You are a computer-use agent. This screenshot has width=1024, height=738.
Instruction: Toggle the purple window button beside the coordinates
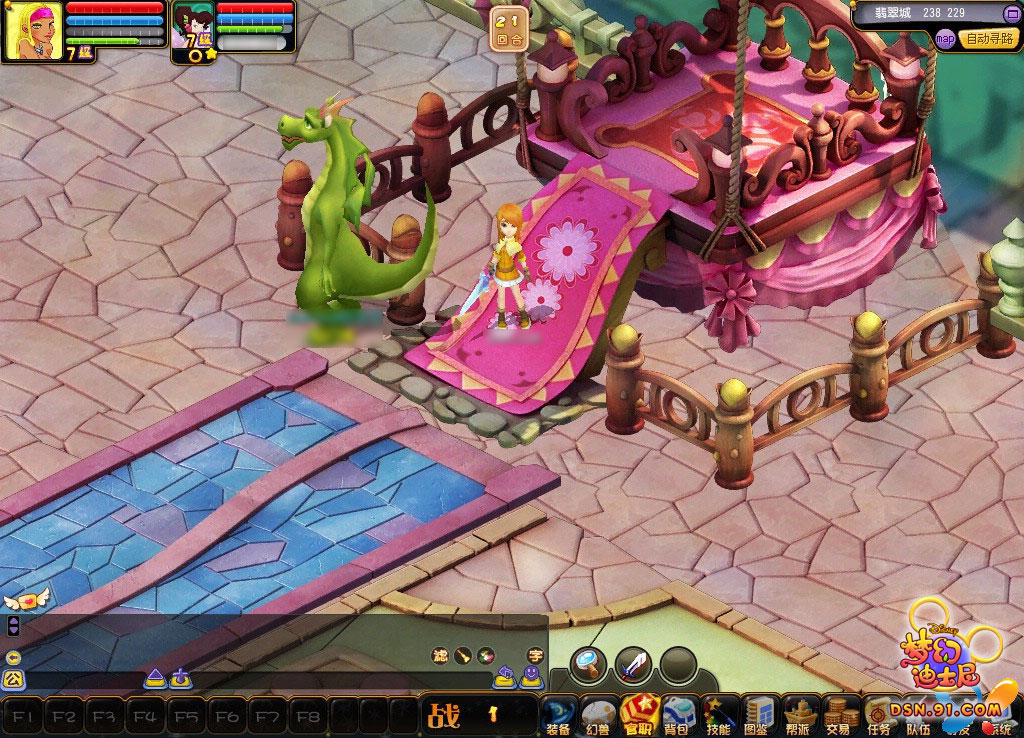click(x=1010, y=13)
